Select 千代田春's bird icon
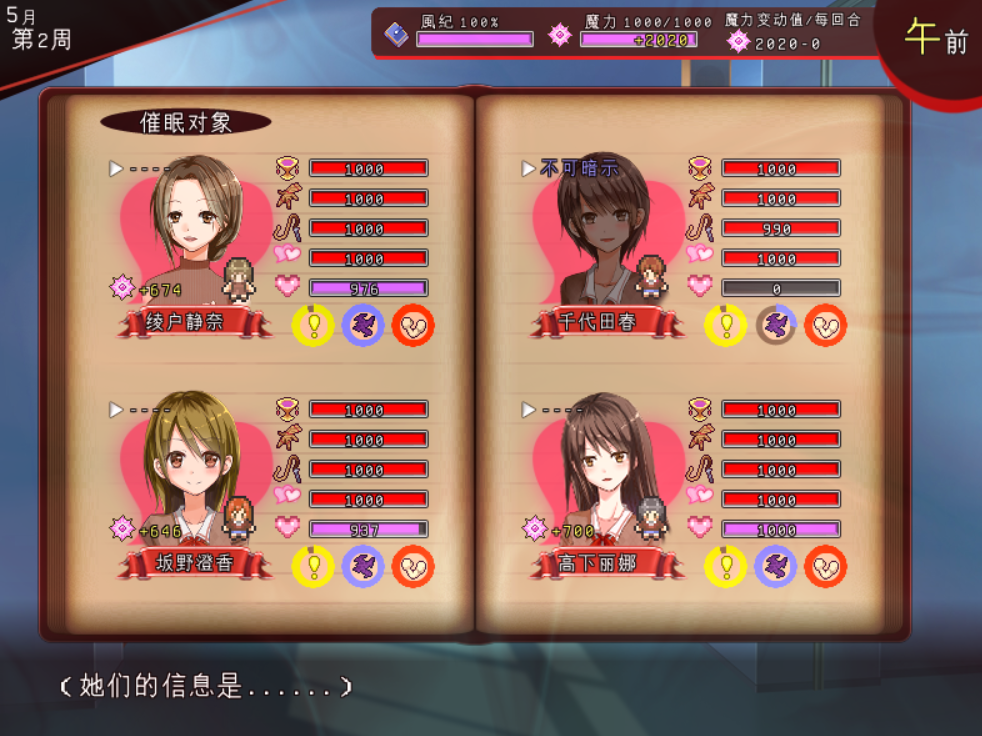The image size is (982, 736). (x=776, y=326)
